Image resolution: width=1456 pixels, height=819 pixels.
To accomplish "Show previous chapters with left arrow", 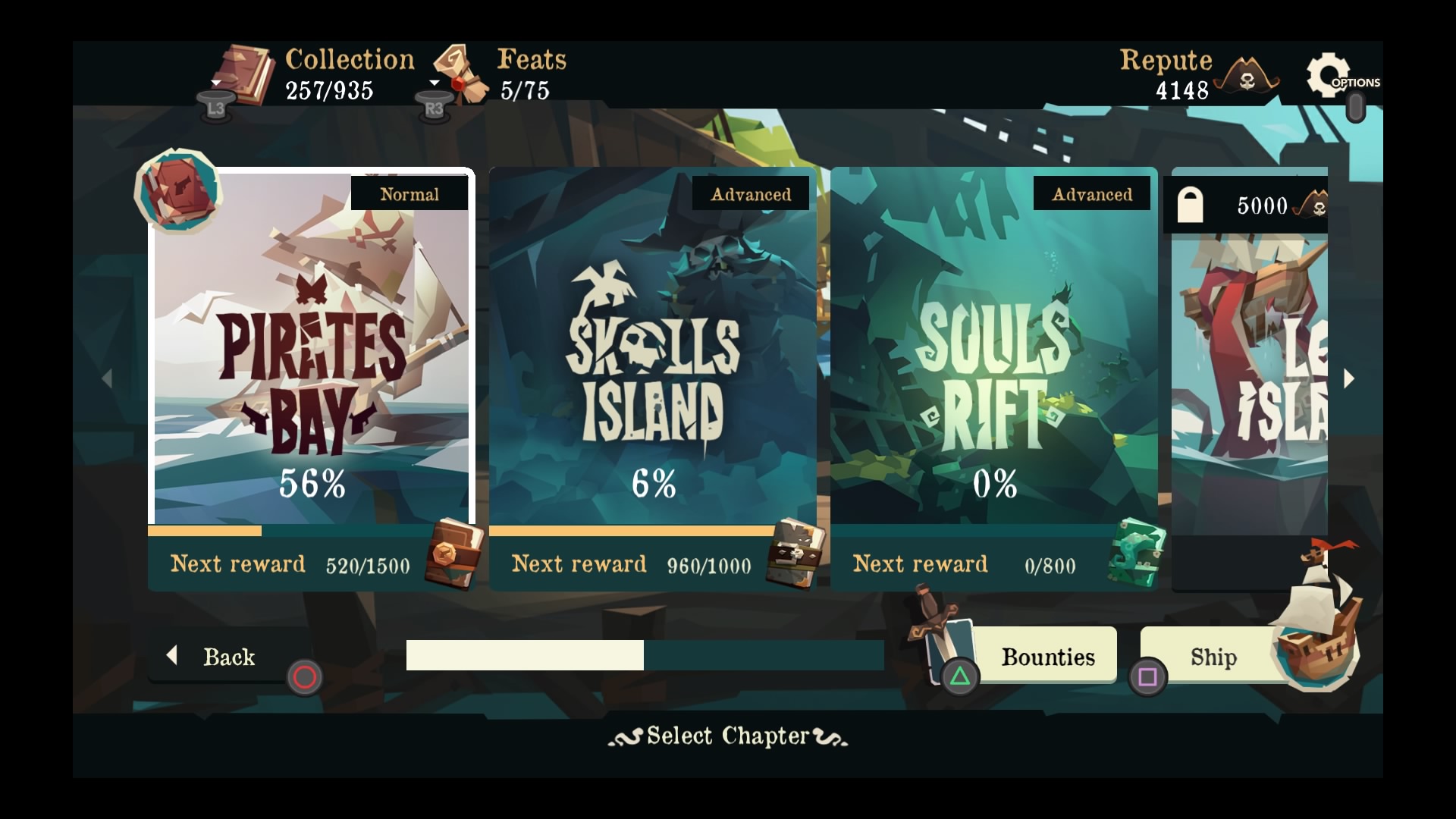I will coord(107,378).
